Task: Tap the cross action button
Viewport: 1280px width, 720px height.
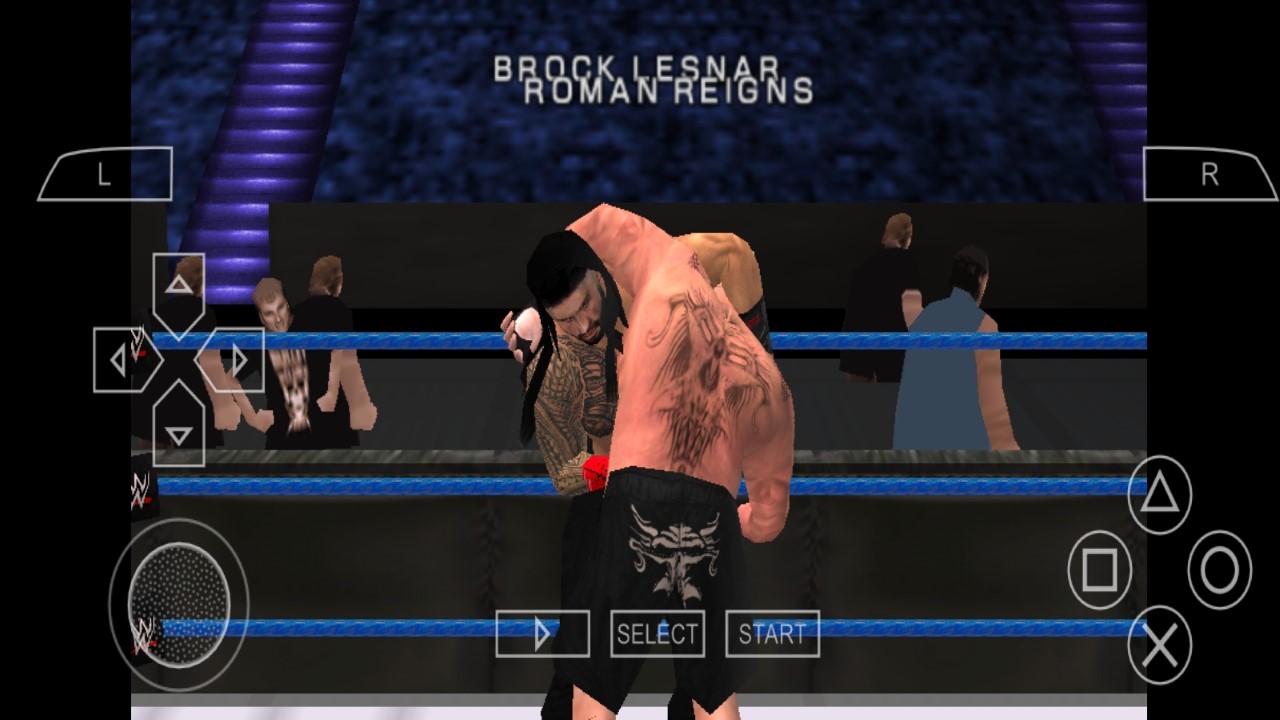Action: pos(1160,647)
